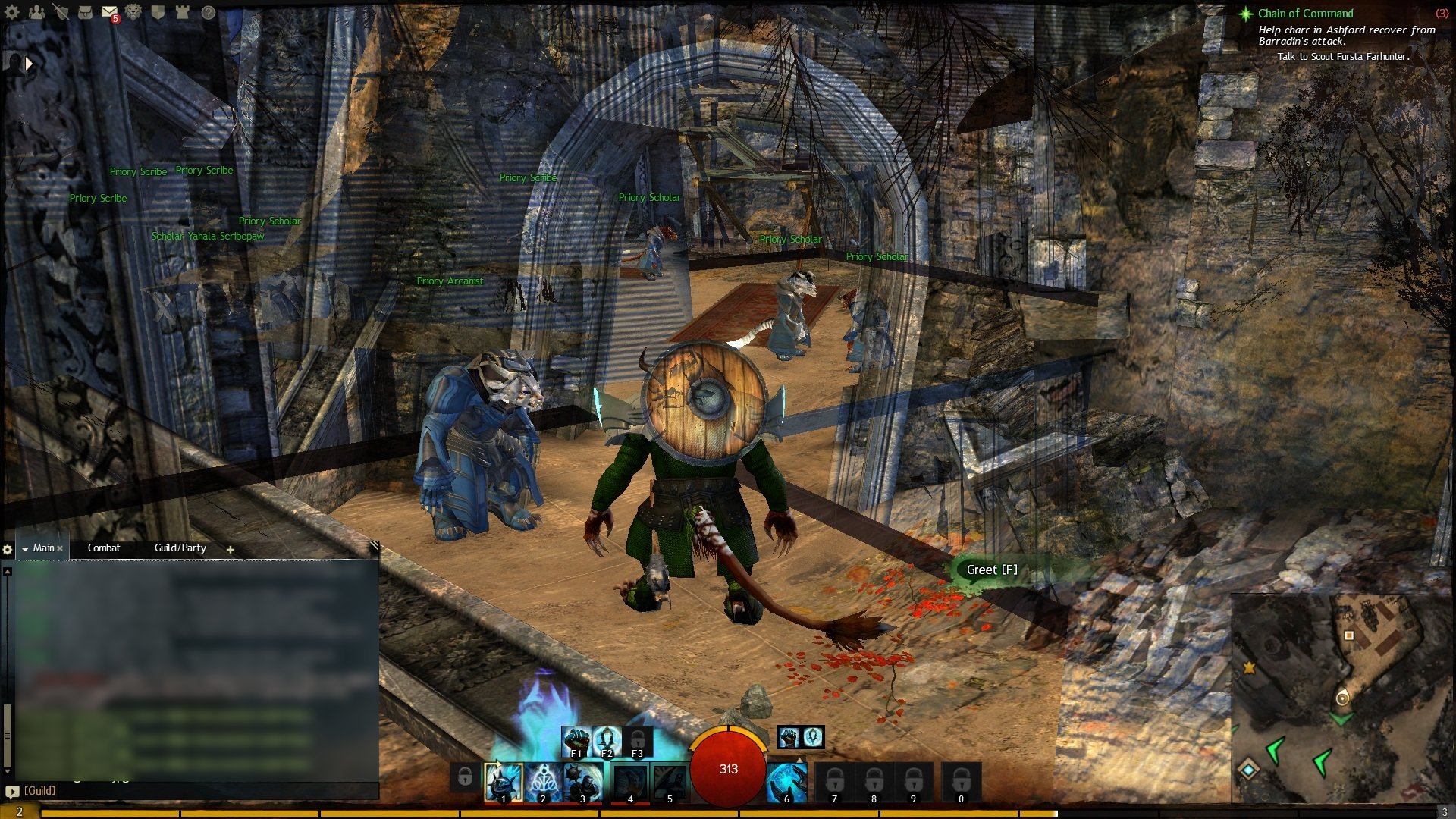1456x819 pixels.
Task: Open the Black Lion trading lion-head icon
Action: 133,12
